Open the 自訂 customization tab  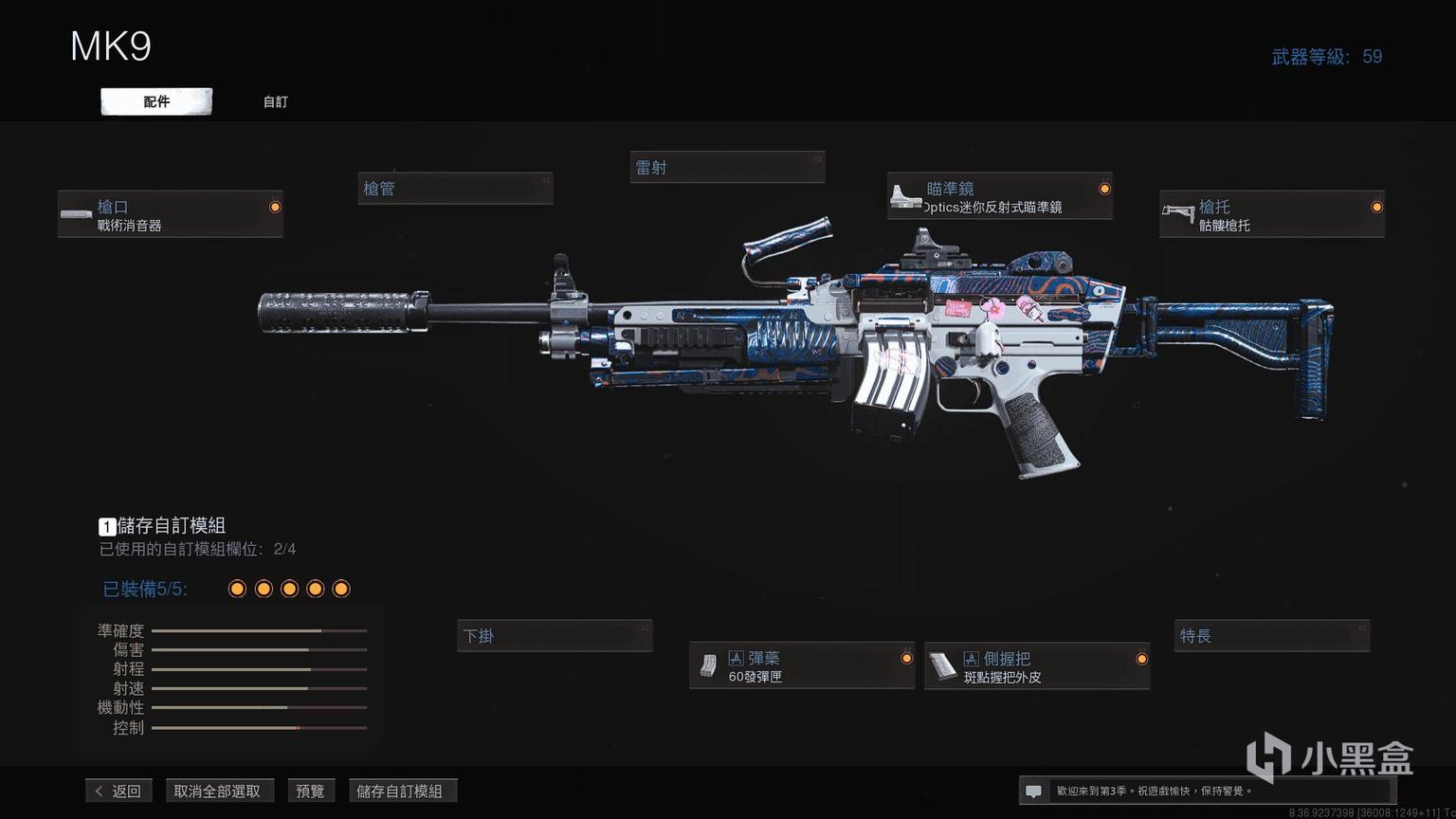276,101
